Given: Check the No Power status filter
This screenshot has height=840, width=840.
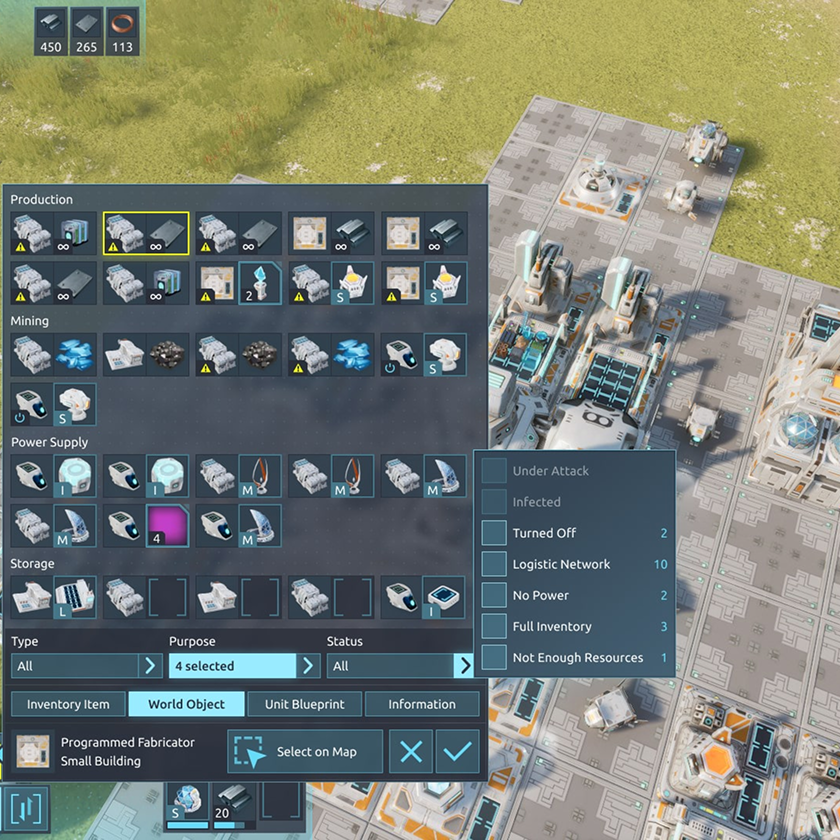Looking at the screenshot, I should [x=494, y=595].
